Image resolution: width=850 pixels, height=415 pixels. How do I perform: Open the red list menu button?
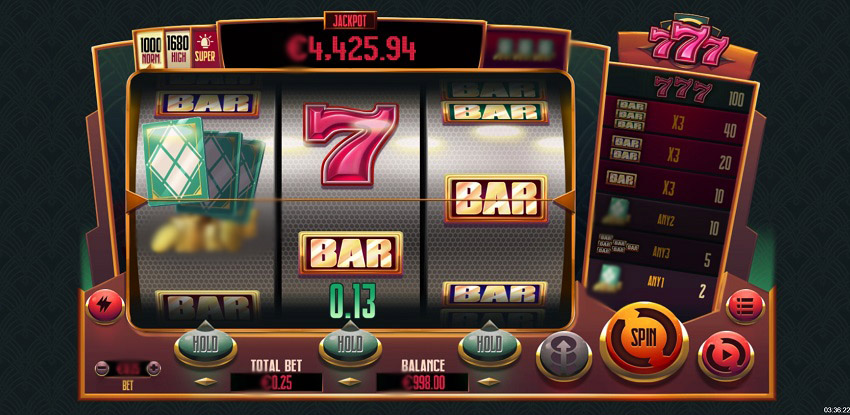pyautogui.click(x=744, y=304)
